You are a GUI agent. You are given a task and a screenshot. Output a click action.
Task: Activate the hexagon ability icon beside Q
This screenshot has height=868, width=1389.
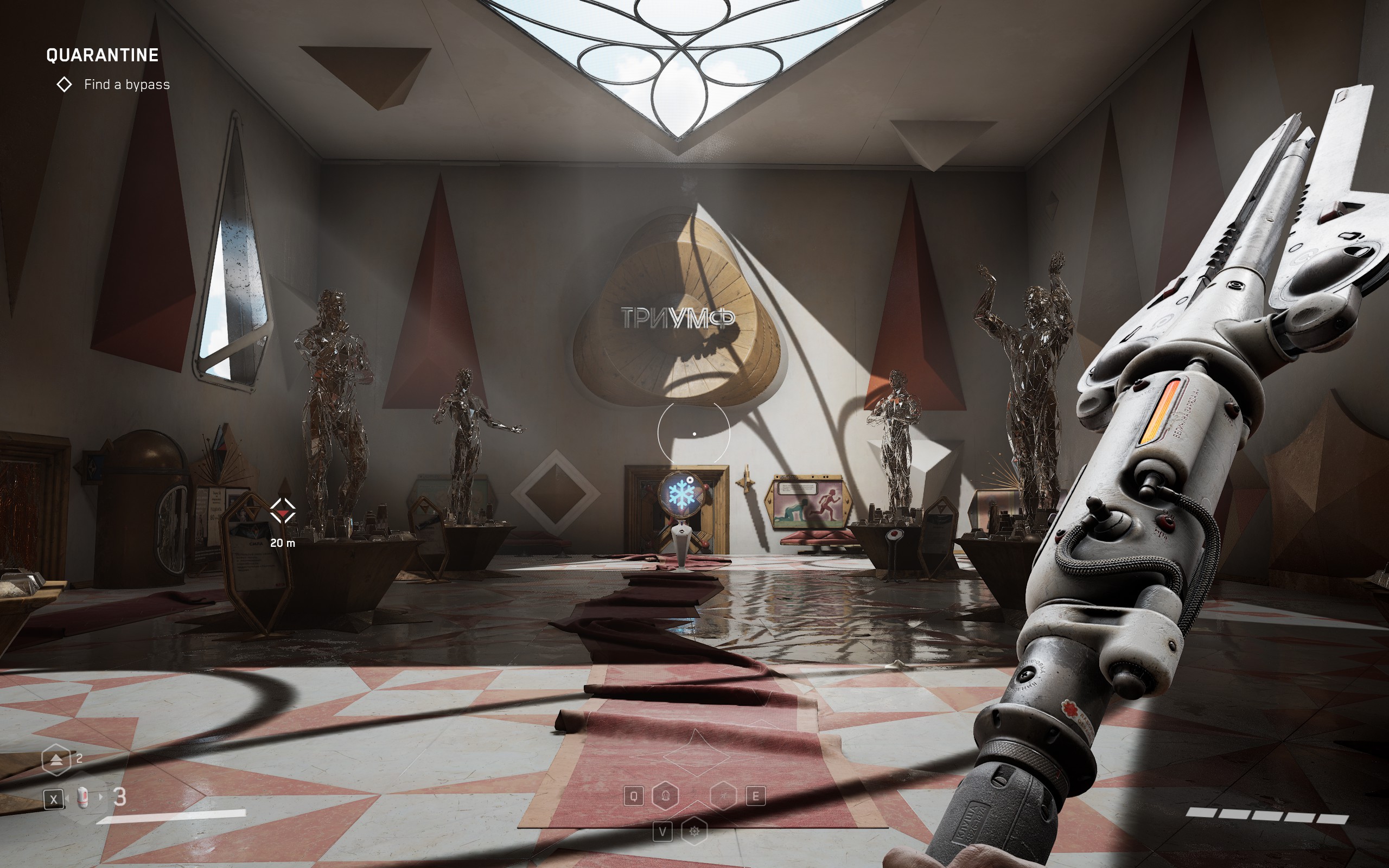[666, 796]
